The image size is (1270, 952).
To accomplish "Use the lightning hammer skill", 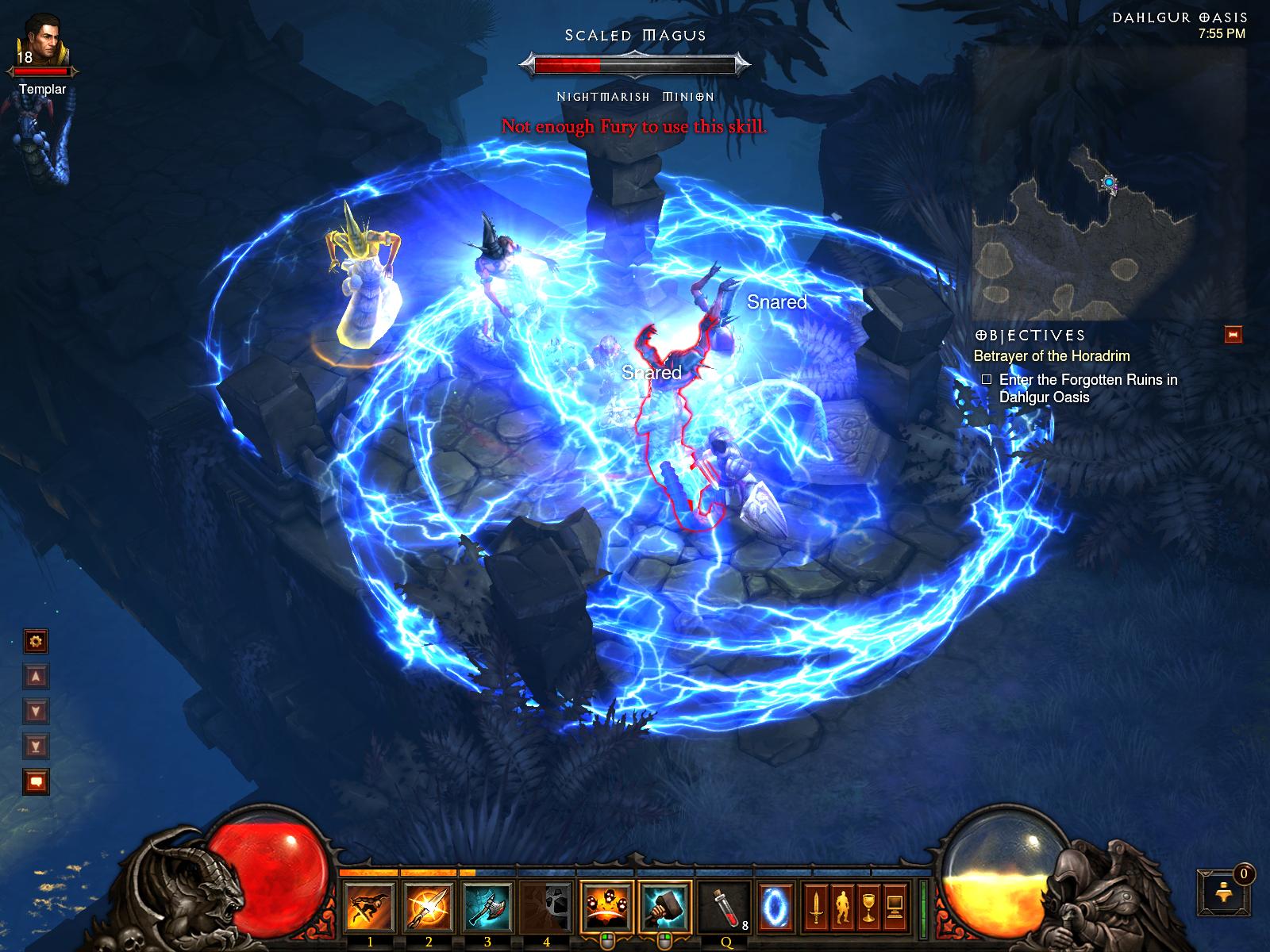I will tap(664, 906).
